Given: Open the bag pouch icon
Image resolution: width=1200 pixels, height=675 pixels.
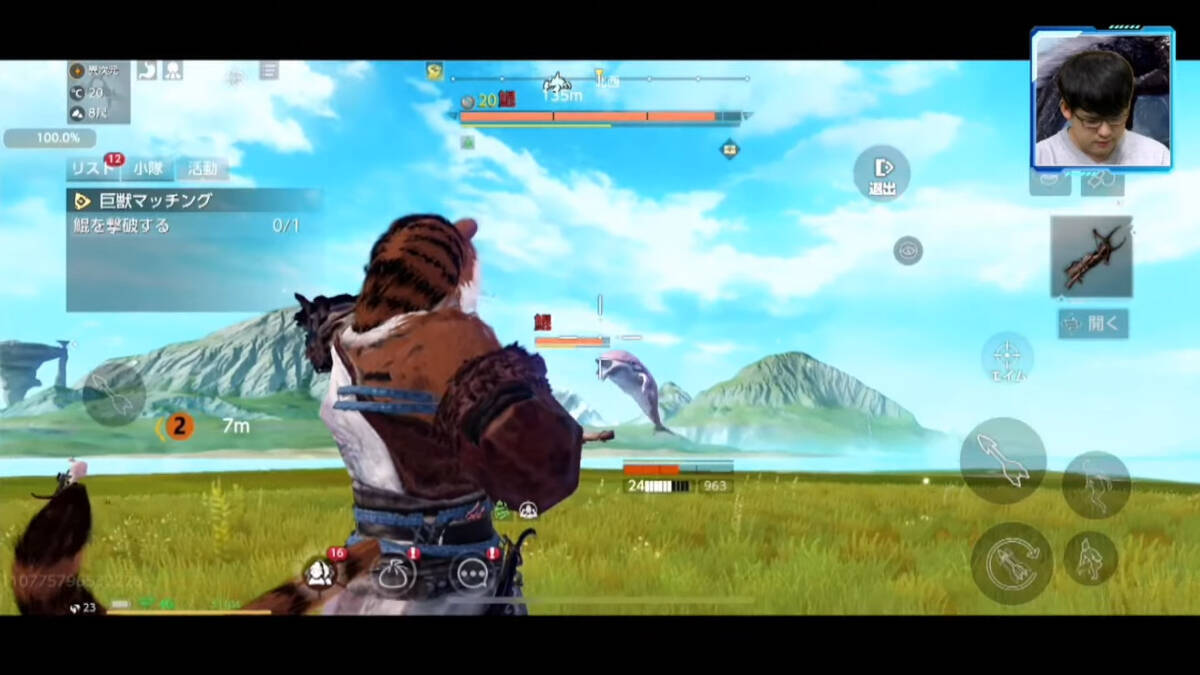Looking at the screenshot, I should (393, 573).
